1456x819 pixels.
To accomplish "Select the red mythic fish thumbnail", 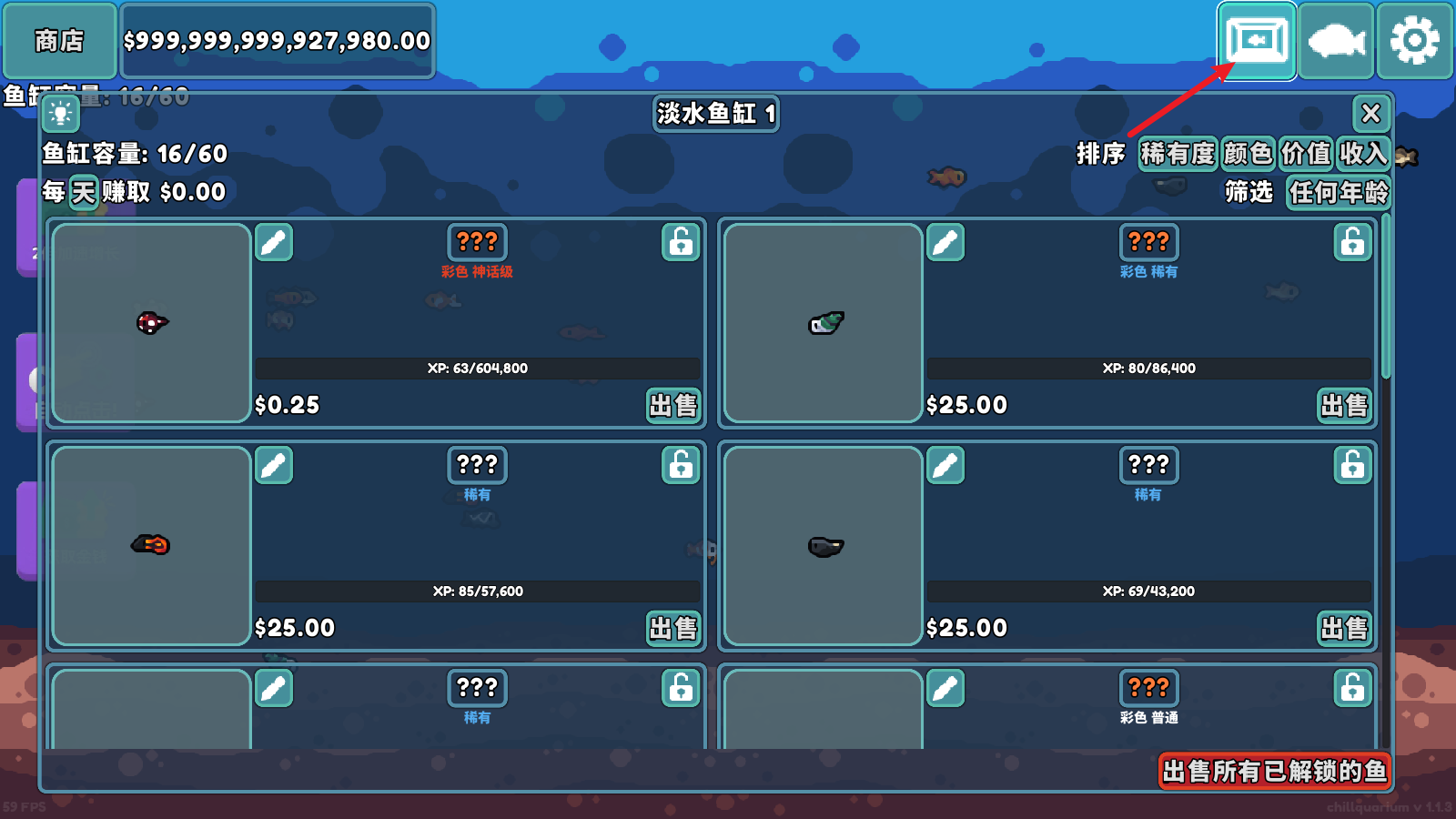I will 151,323.
